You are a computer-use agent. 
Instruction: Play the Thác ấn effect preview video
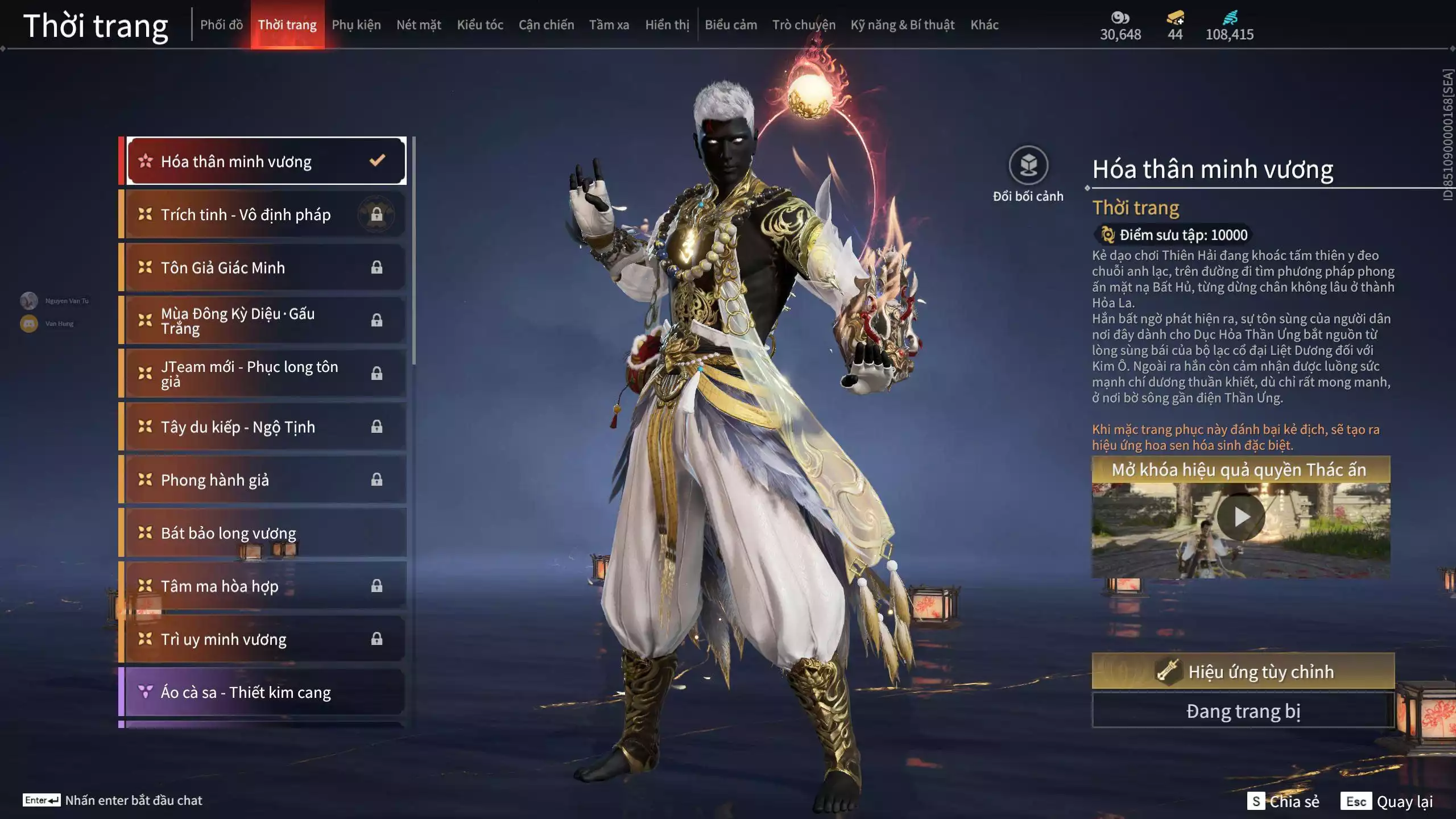tap(1241, 518)
